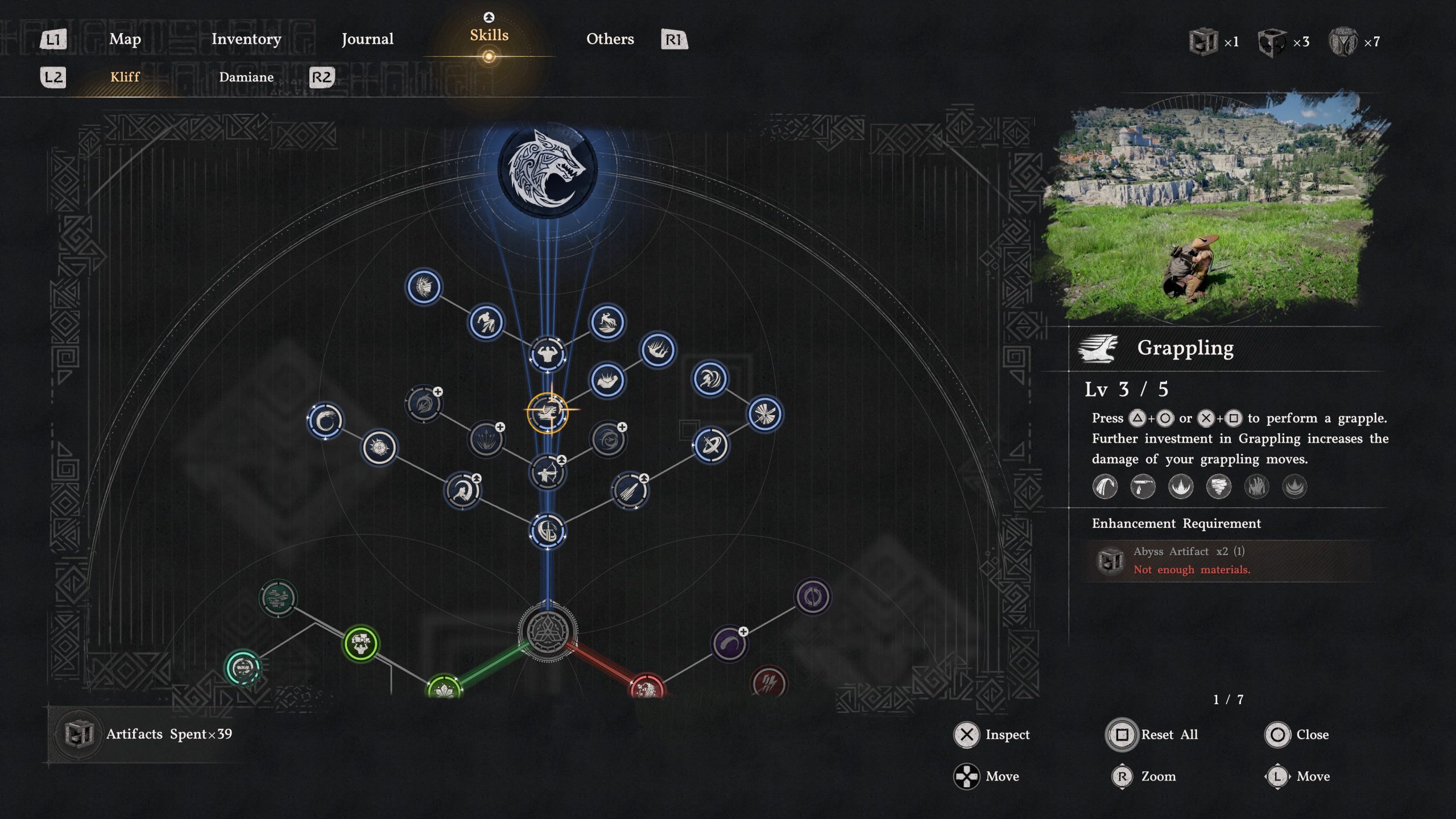The width and height of the screenshot is (1456, 819).
Task: Open the Others menu tab
Action: point(610,40)
